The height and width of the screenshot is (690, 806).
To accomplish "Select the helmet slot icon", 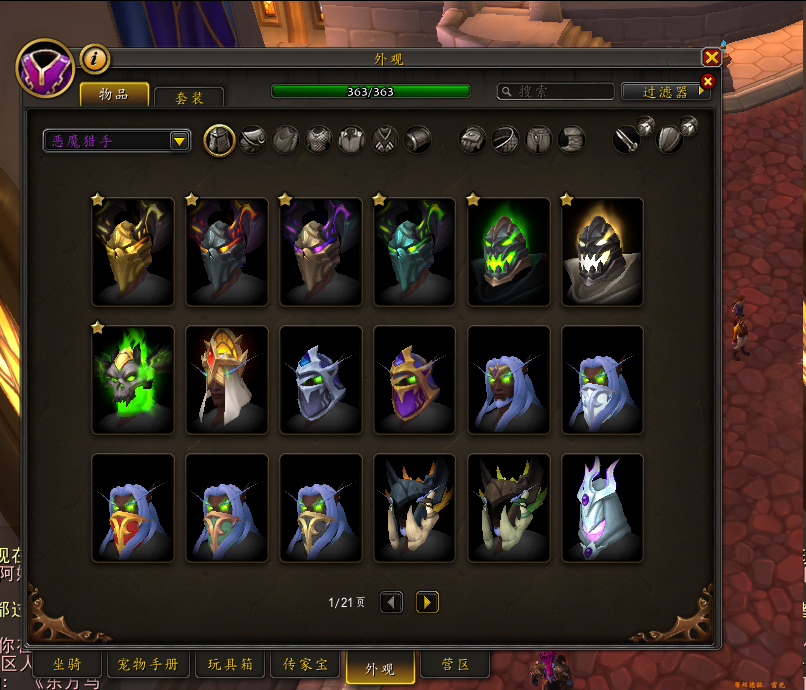I will click(x=219, y=140).
